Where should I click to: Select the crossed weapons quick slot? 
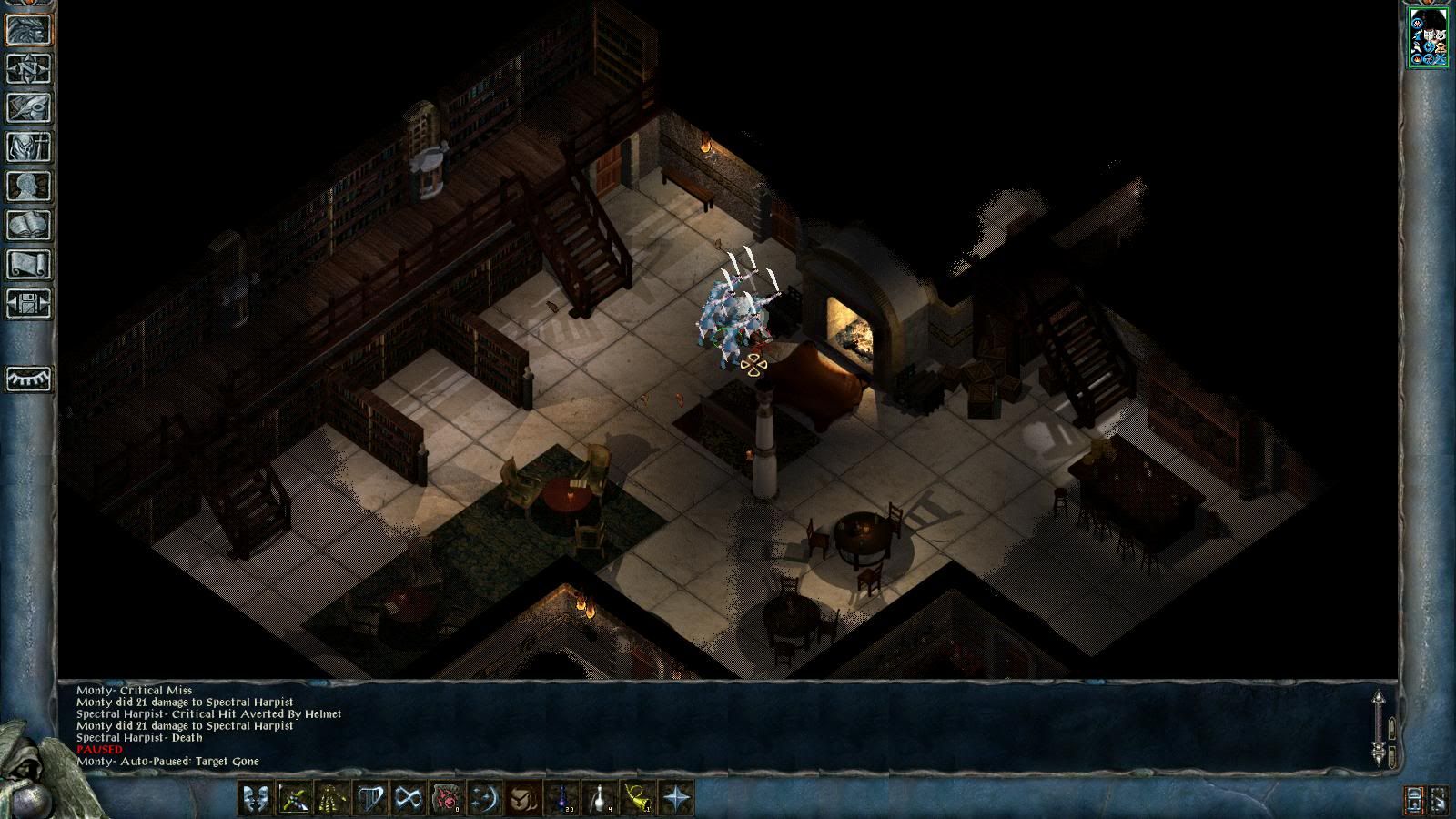coord(294,799)
